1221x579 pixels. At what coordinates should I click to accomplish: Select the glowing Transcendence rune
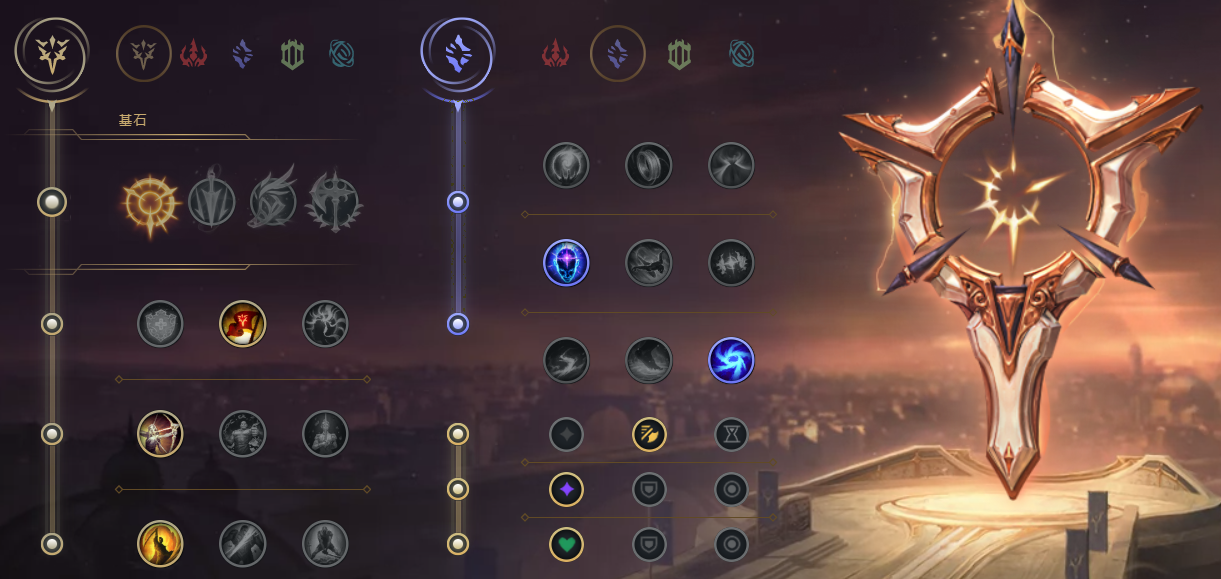point(566,263)
